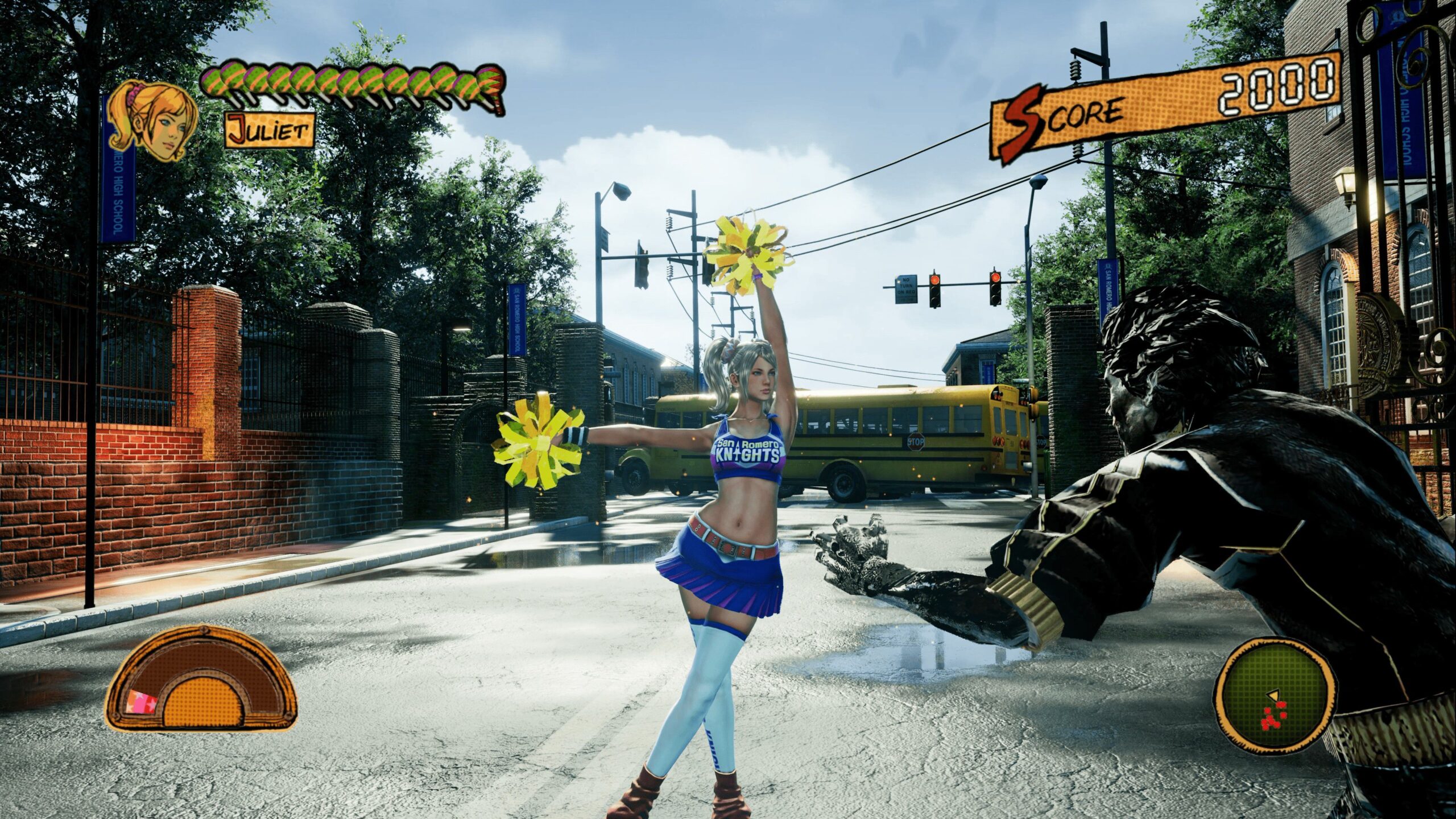The image size is (1456, 819).
Task: Click Juliet's character portrait
Action: pos(152,121)
